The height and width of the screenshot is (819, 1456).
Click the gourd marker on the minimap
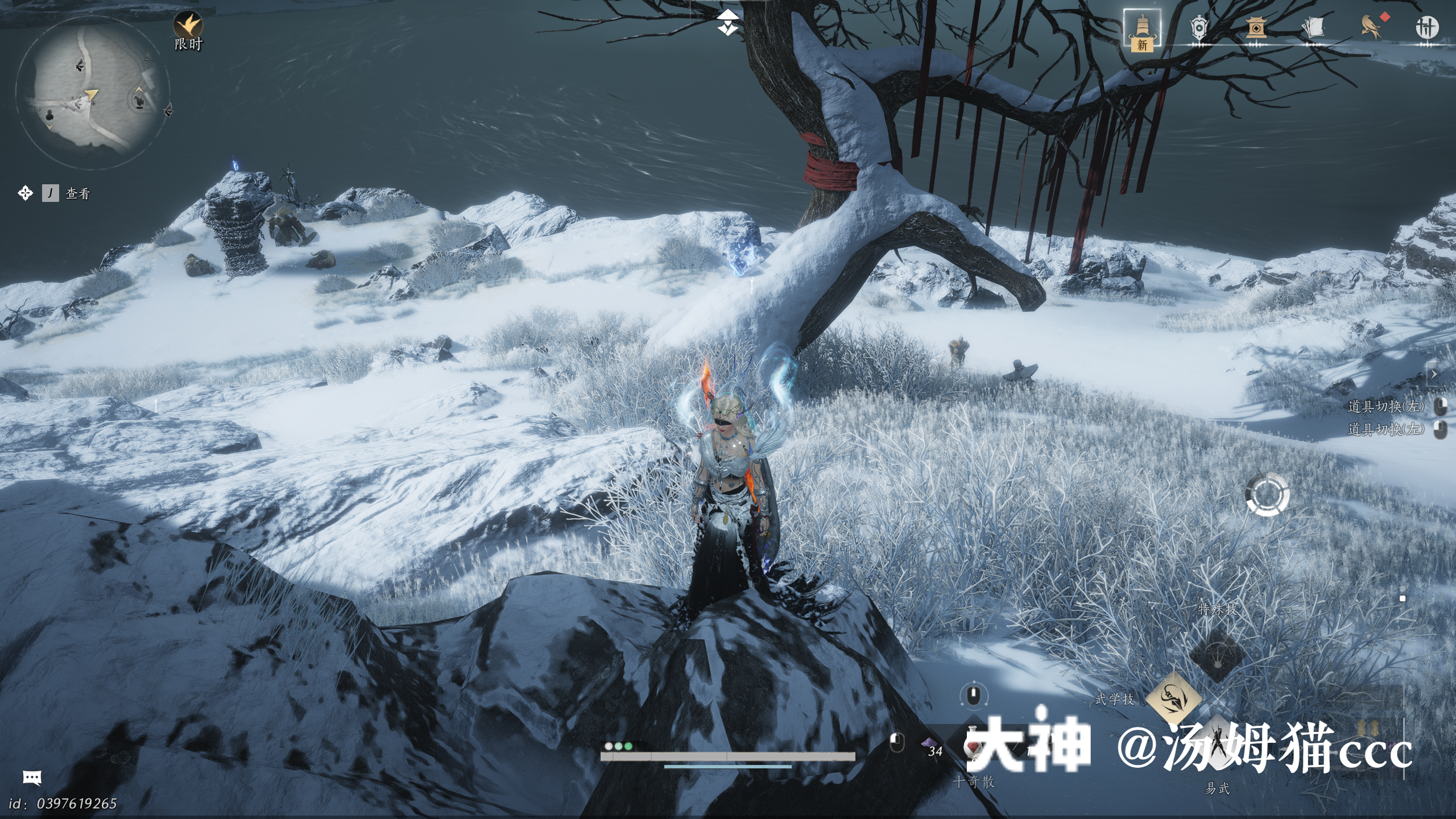[x=49, y=115]
